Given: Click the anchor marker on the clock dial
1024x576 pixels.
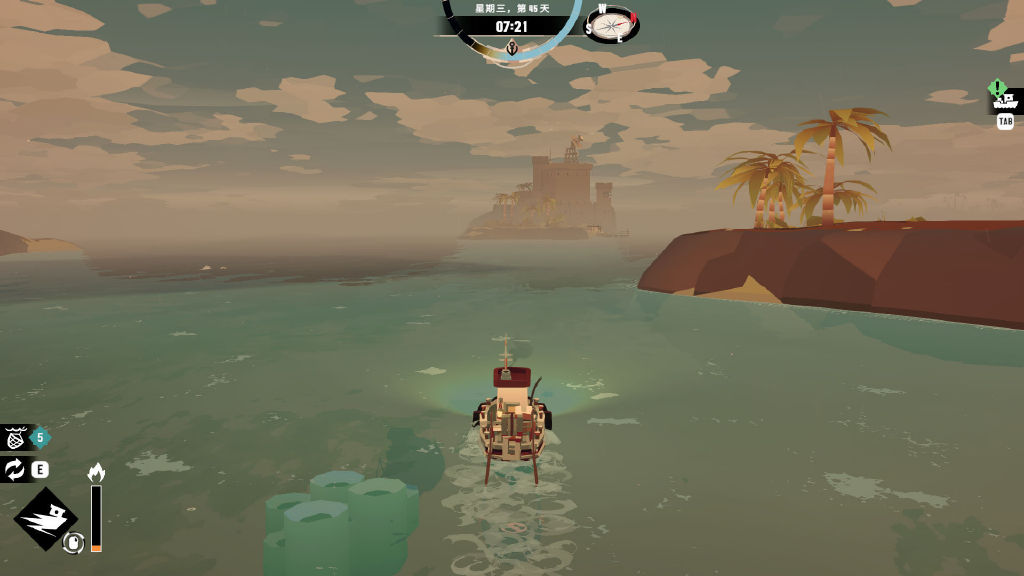Looking at the screenshot, I should [512, 48].
